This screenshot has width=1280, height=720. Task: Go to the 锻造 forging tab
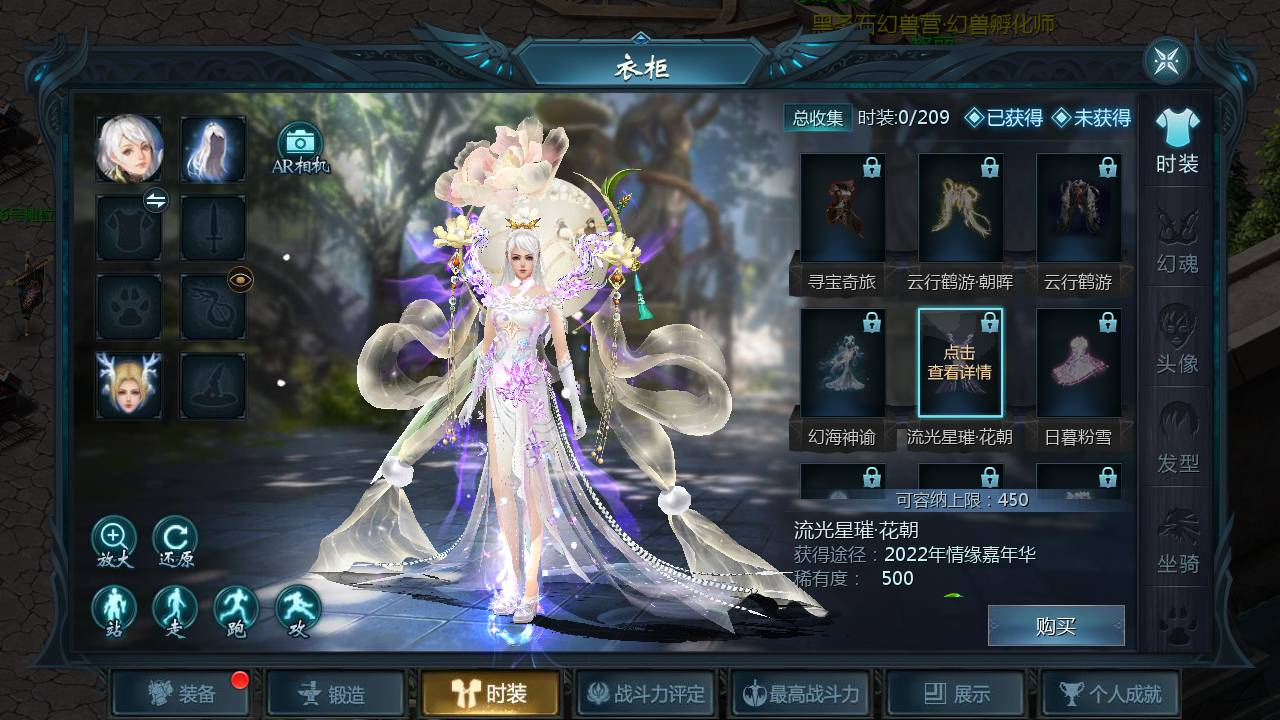coord(335,693)
